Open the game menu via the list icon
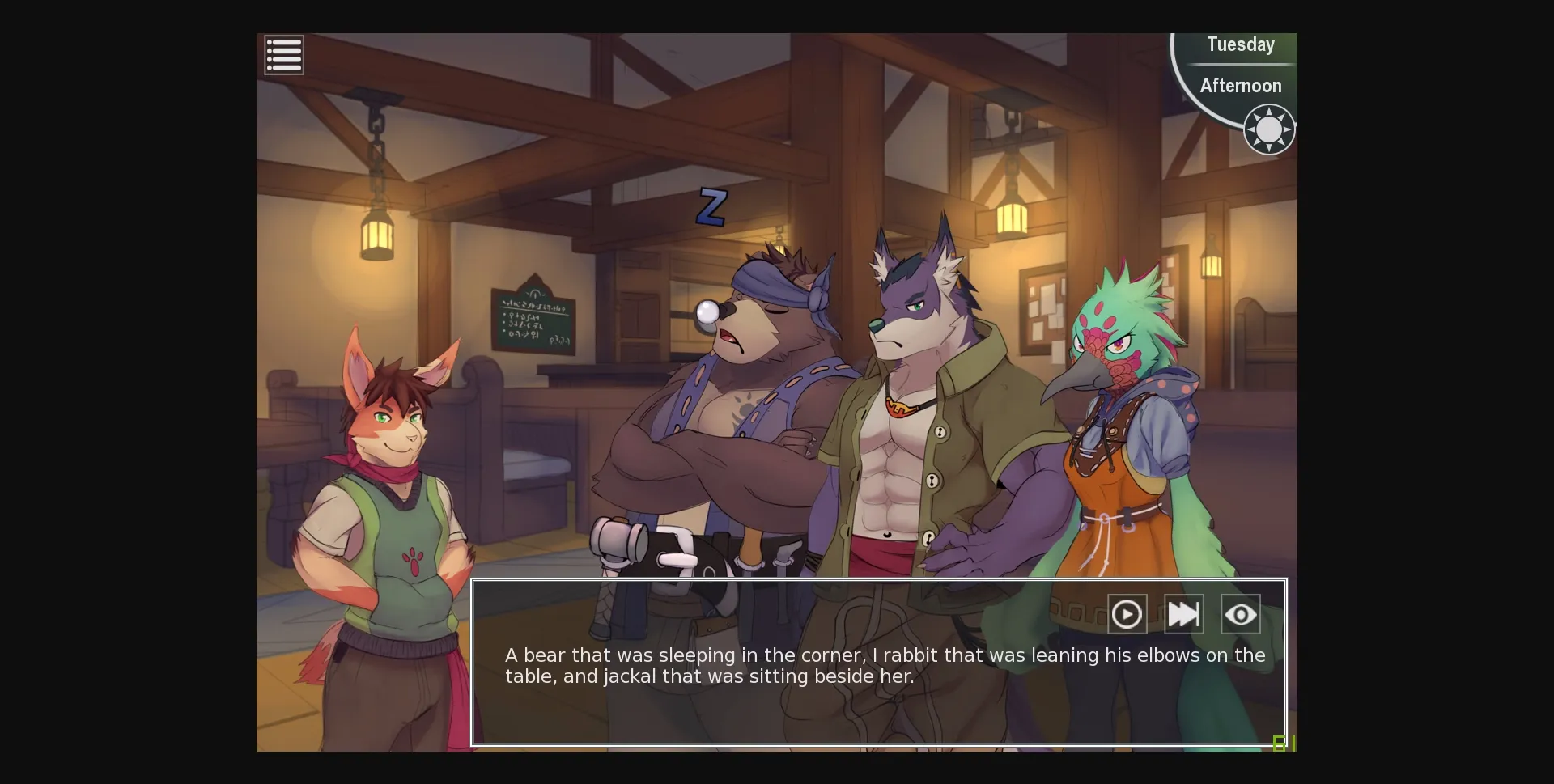Viewport: 1554px width, 784px height. pos(283,55)
